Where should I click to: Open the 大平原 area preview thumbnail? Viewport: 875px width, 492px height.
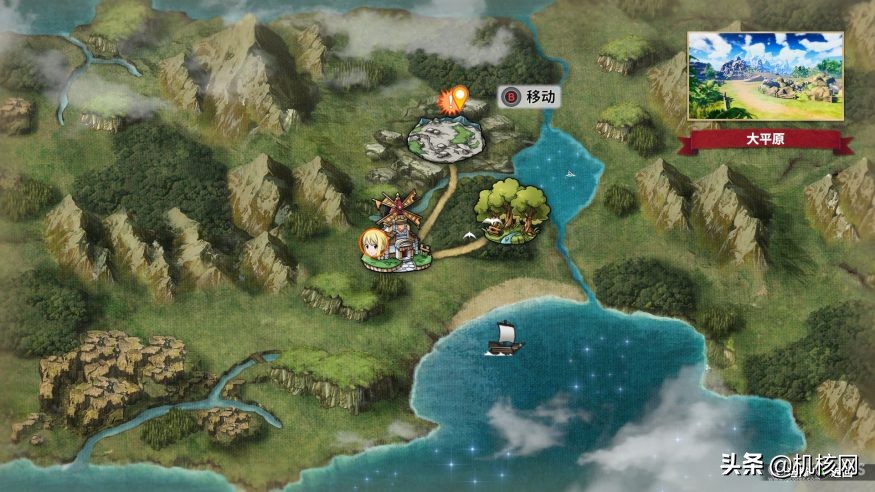click(x=765, y=76)
